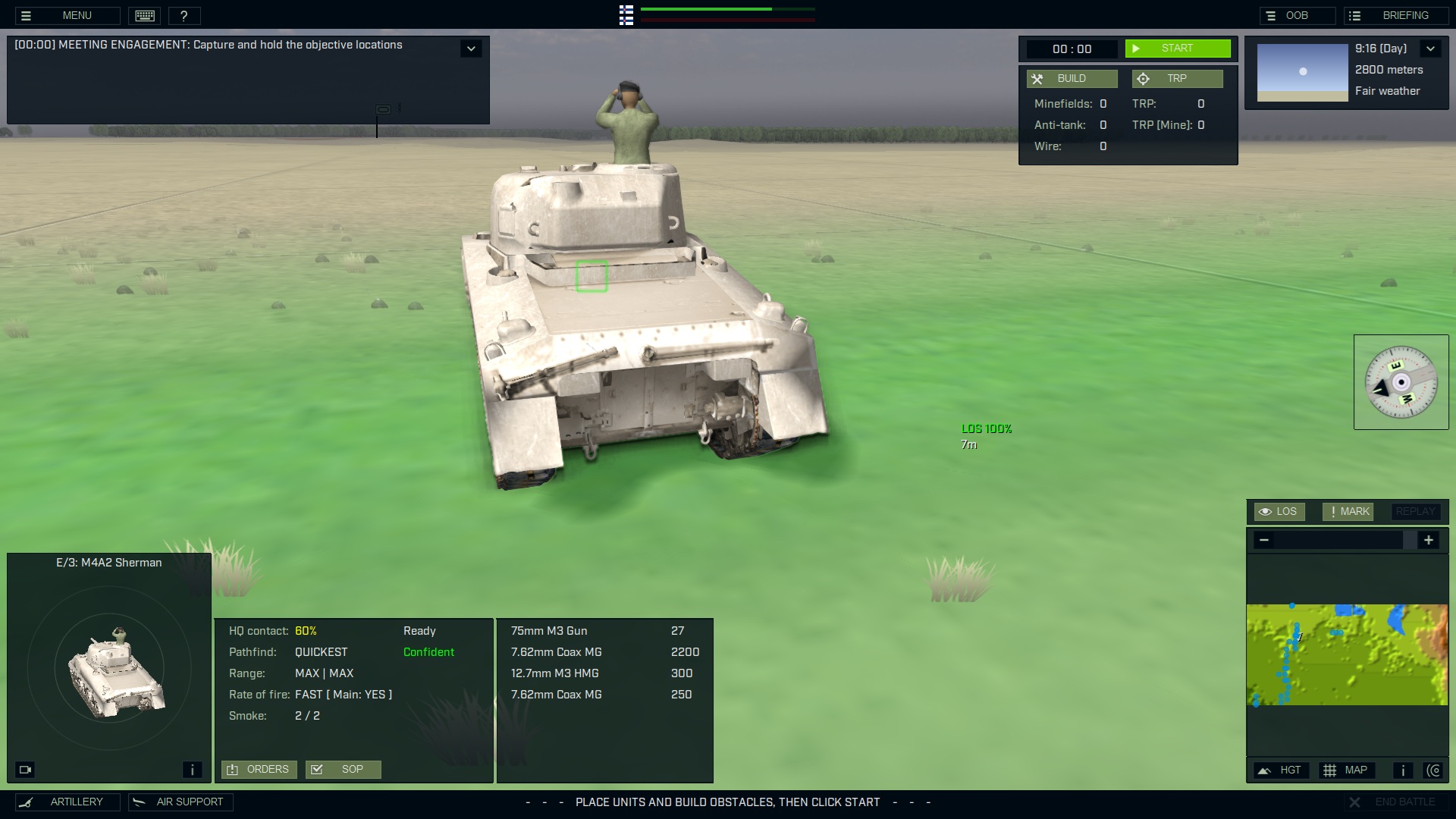Image resolution: width=1456 pixels, height=819 pixels.
Task: Open unit info via the i icon
Action: (192, 769)
